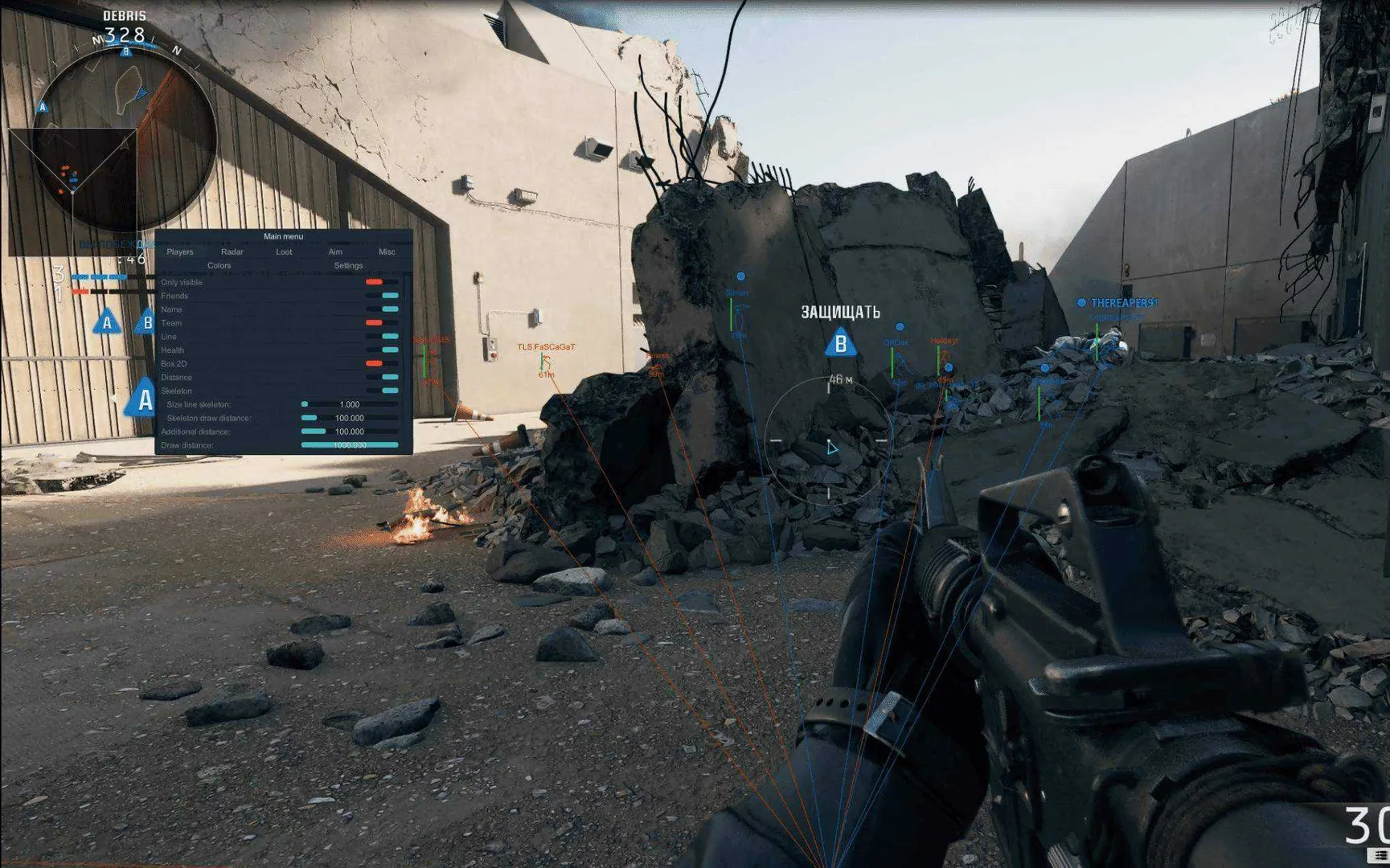Click OffDoc's player marker above the rubble
This screenshot has height=868, width=1390.
[899, 327]
